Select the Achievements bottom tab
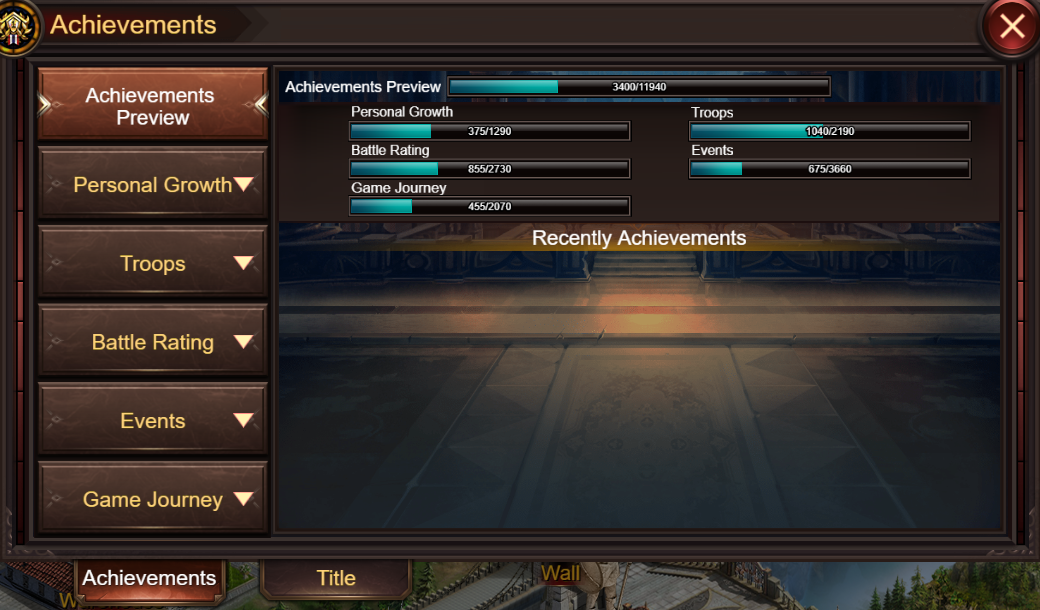The width and height of the screenshot is (1040, 610). point(149,578)
